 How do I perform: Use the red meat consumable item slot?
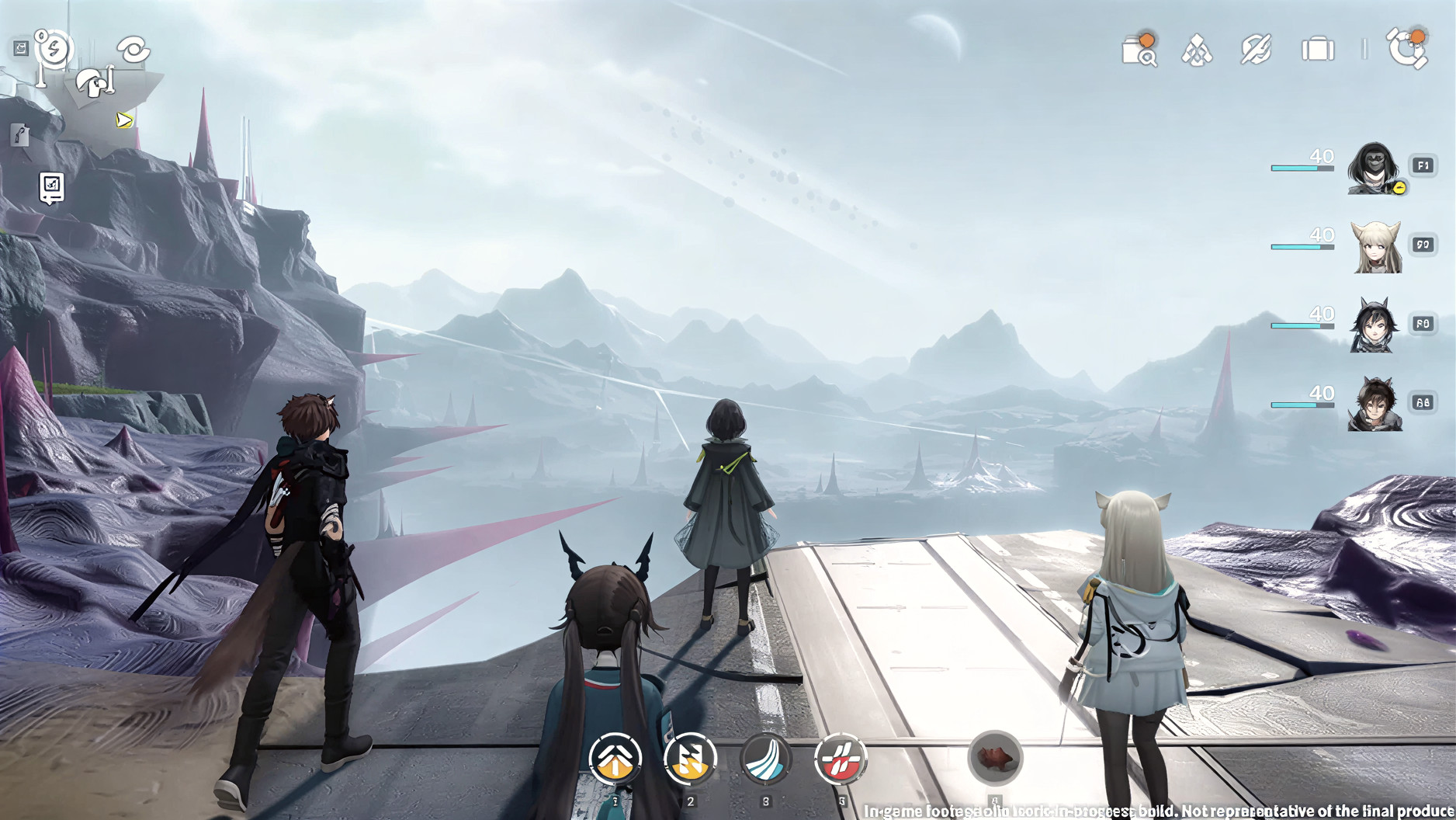tap(995, 757)
